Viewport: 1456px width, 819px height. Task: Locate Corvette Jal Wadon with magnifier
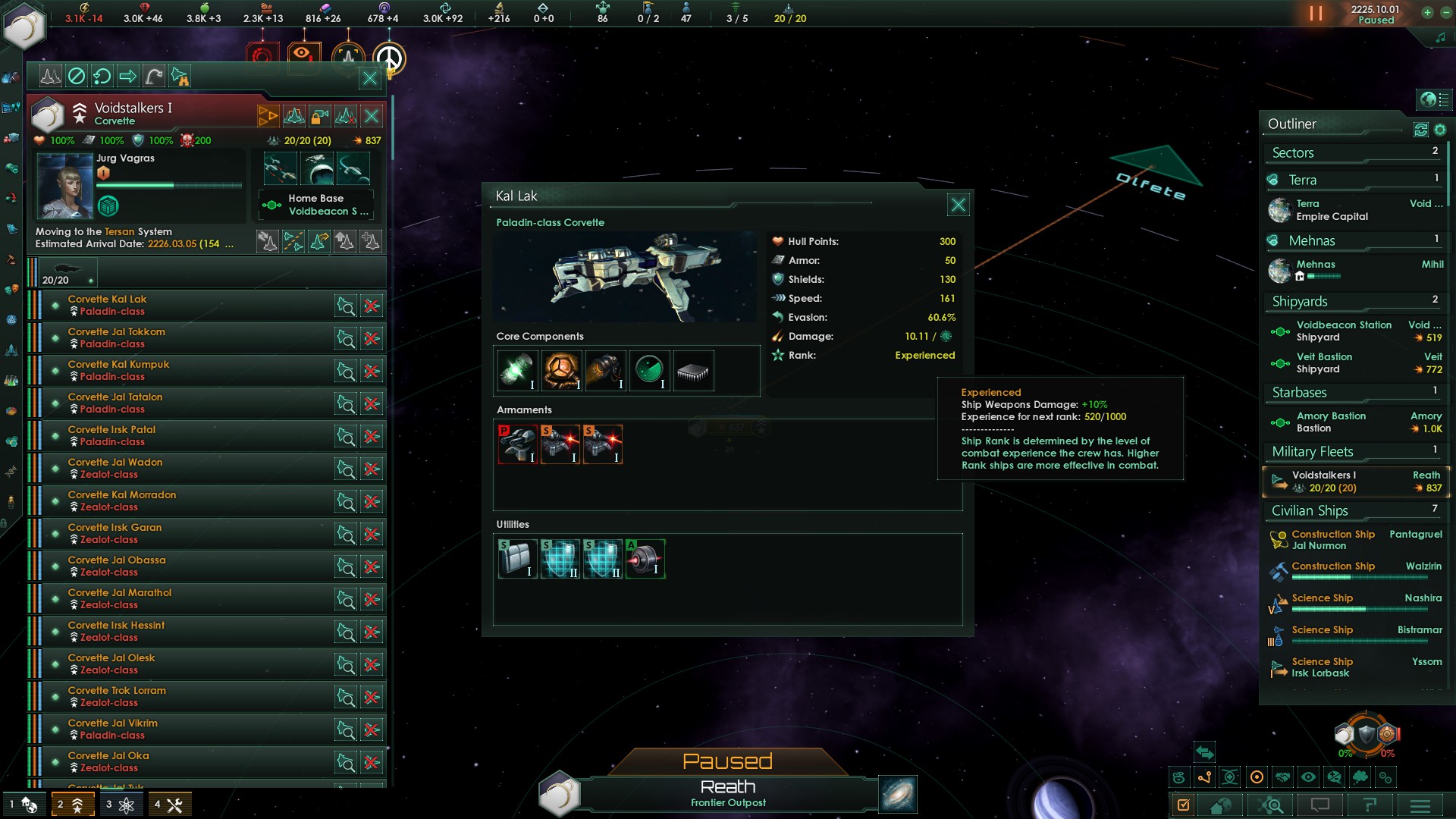click(x=346, y=469)
